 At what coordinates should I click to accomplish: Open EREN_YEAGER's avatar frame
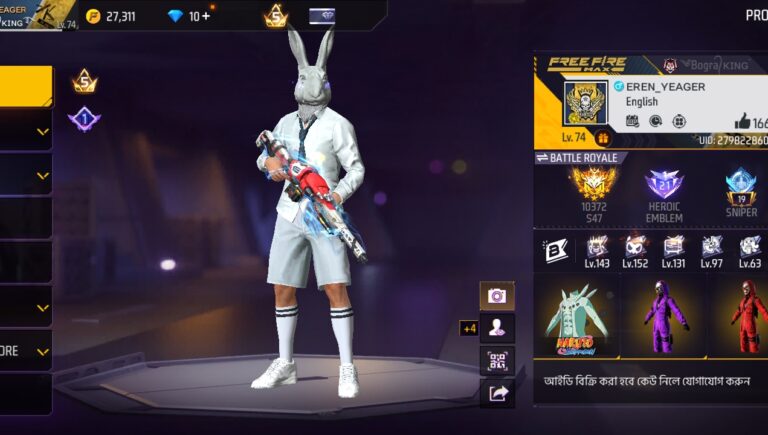[x=585, y=104]
